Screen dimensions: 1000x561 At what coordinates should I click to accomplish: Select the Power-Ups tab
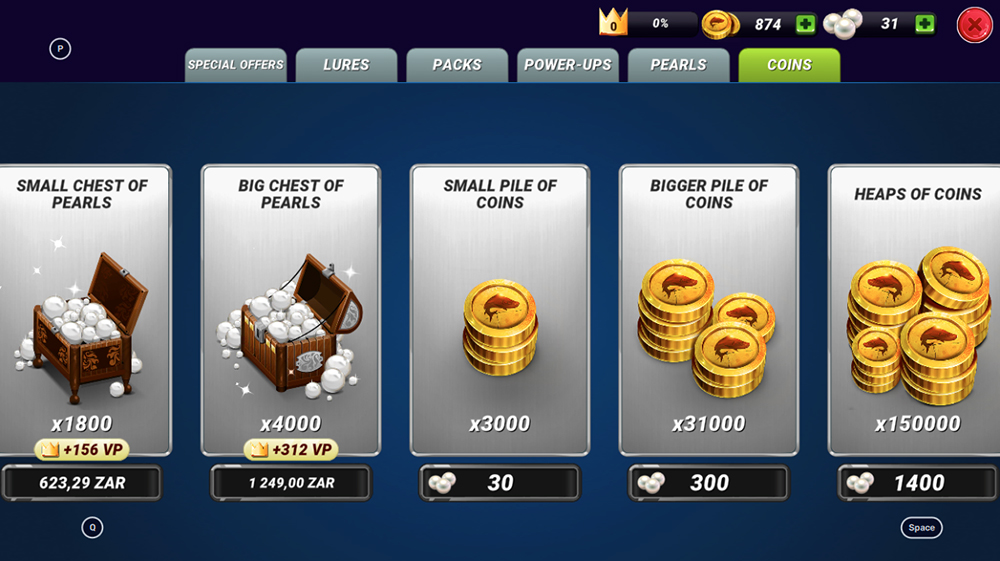[568, 65]
